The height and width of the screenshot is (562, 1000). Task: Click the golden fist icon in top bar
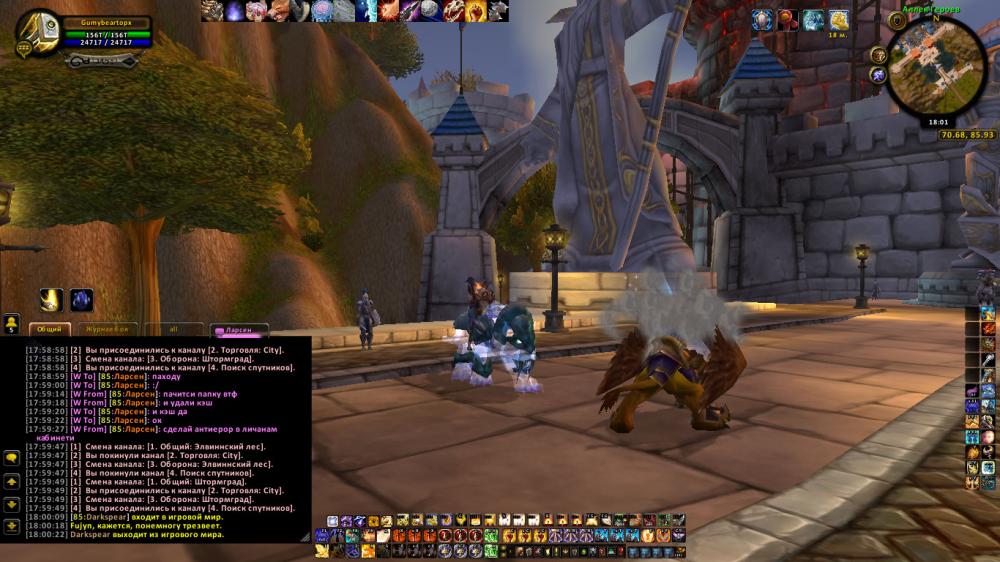(x=476, y=11)
